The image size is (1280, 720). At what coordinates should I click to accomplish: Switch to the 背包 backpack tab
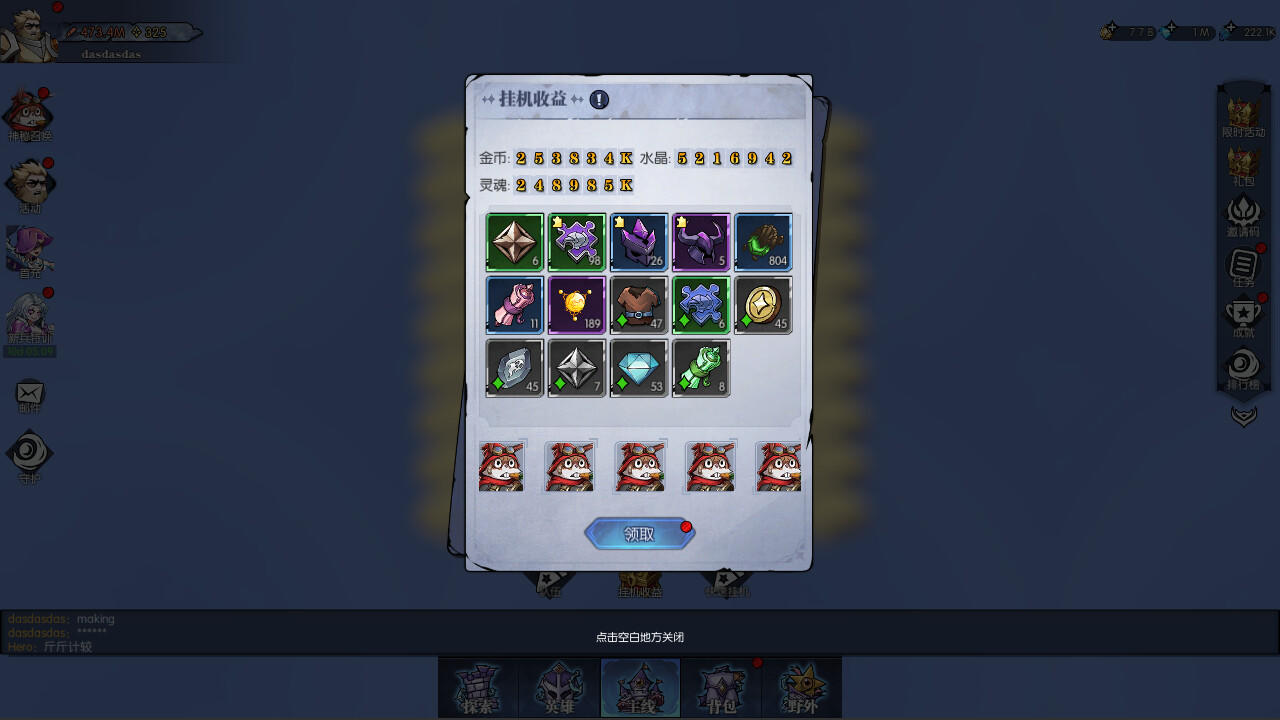point(720,688)
